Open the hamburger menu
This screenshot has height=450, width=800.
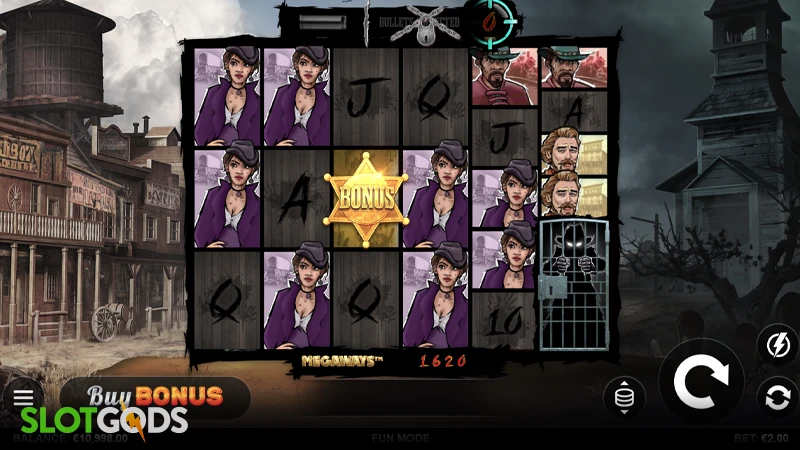tap(23, 398)
